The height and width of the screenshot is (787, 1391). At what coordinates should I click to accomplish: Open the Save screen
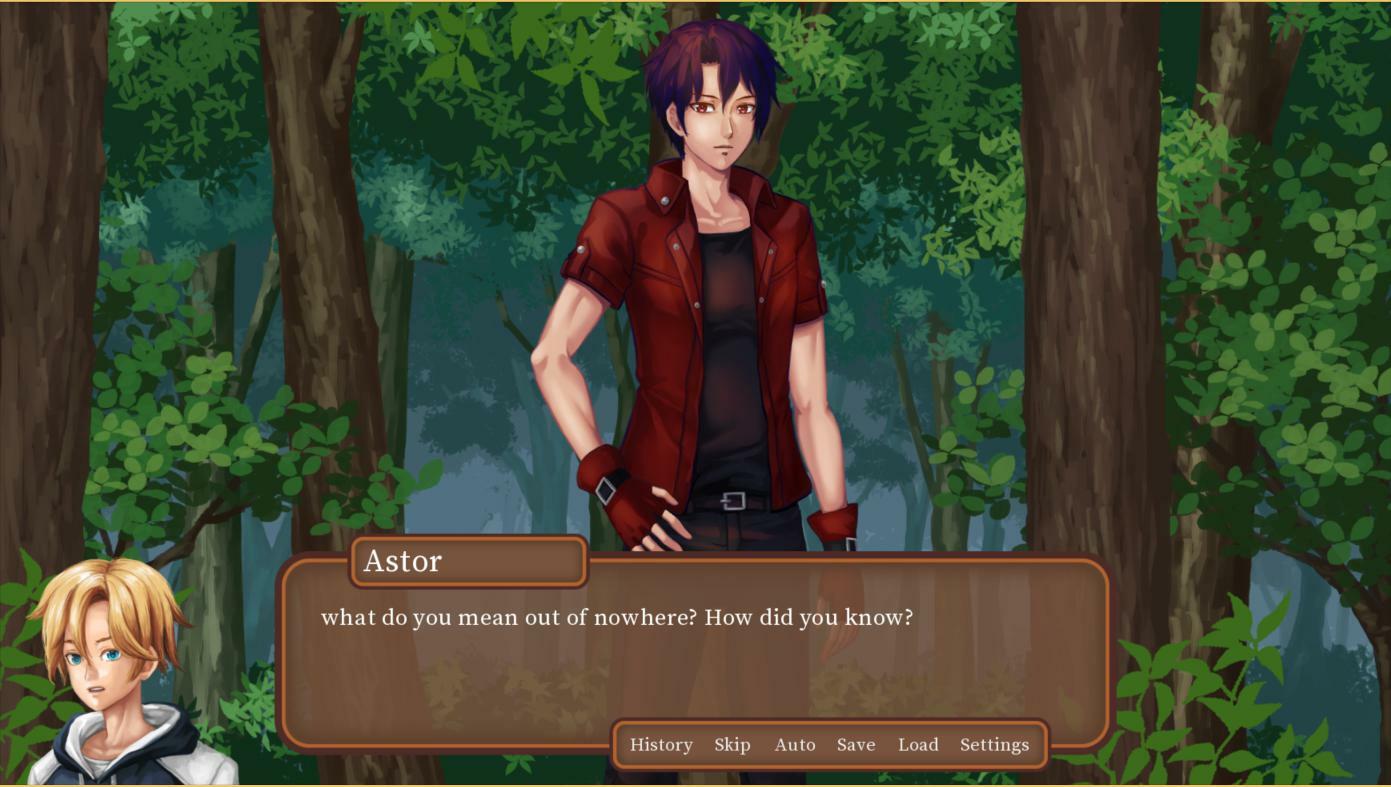(x=855, y=744)
